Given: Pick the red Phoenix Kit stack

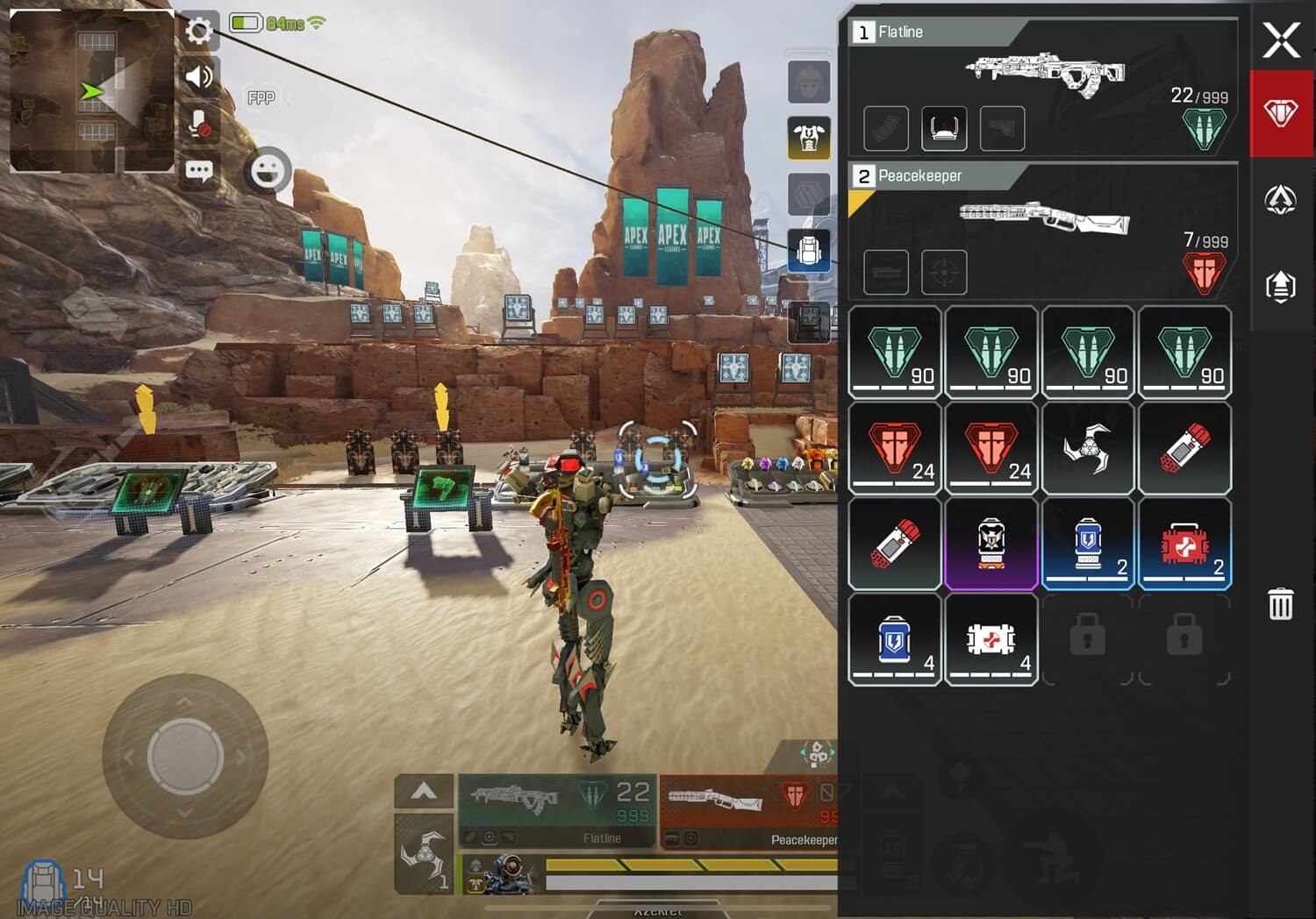Looking at the screenshot, I should [1184, 544].
